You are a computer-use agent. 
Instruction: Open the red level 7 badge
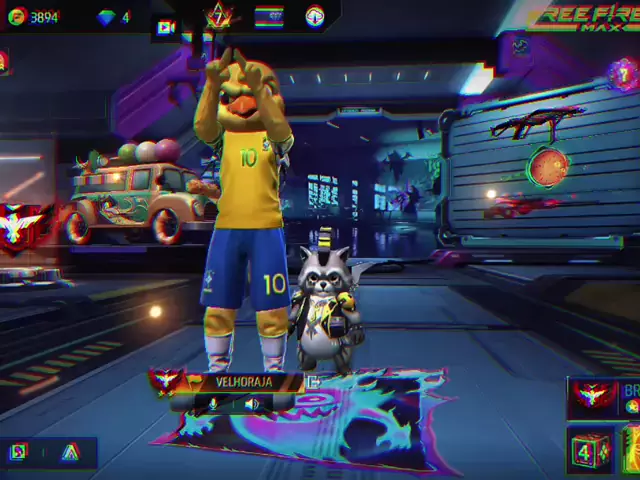pyautogui.click(x=218, y=16)
